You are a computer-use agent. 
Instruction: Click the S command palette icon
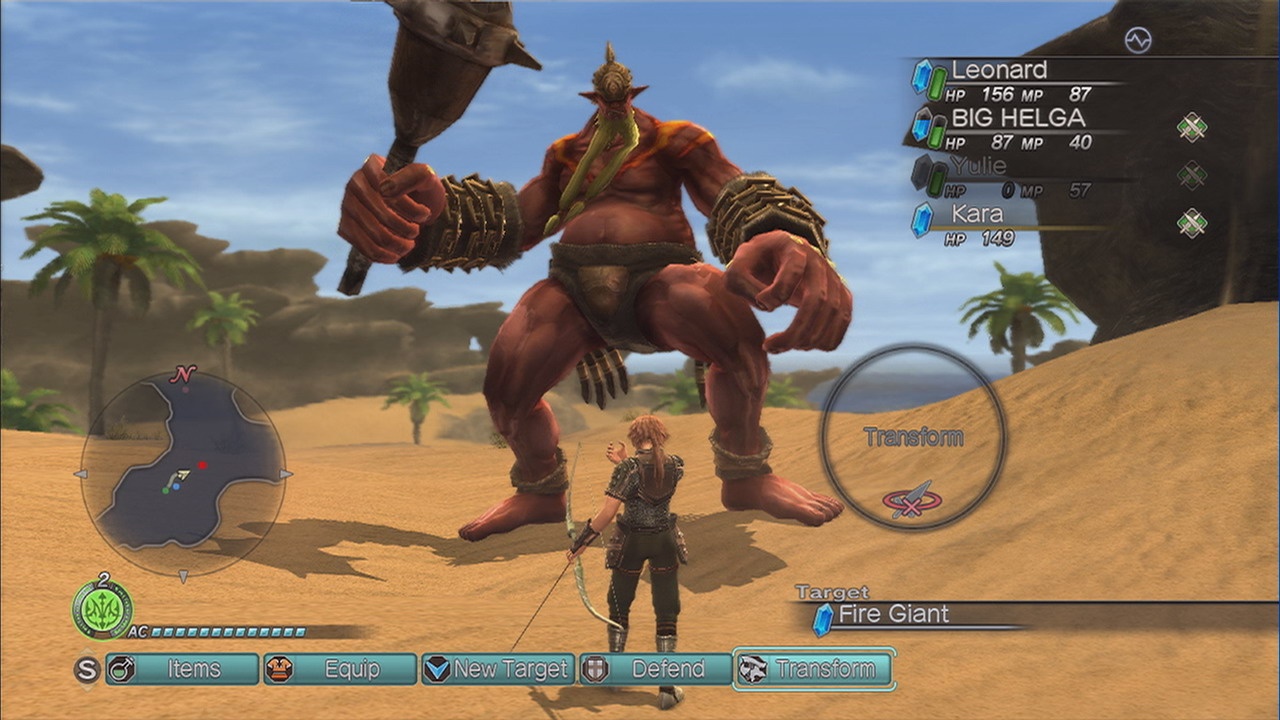click(87, 669)
